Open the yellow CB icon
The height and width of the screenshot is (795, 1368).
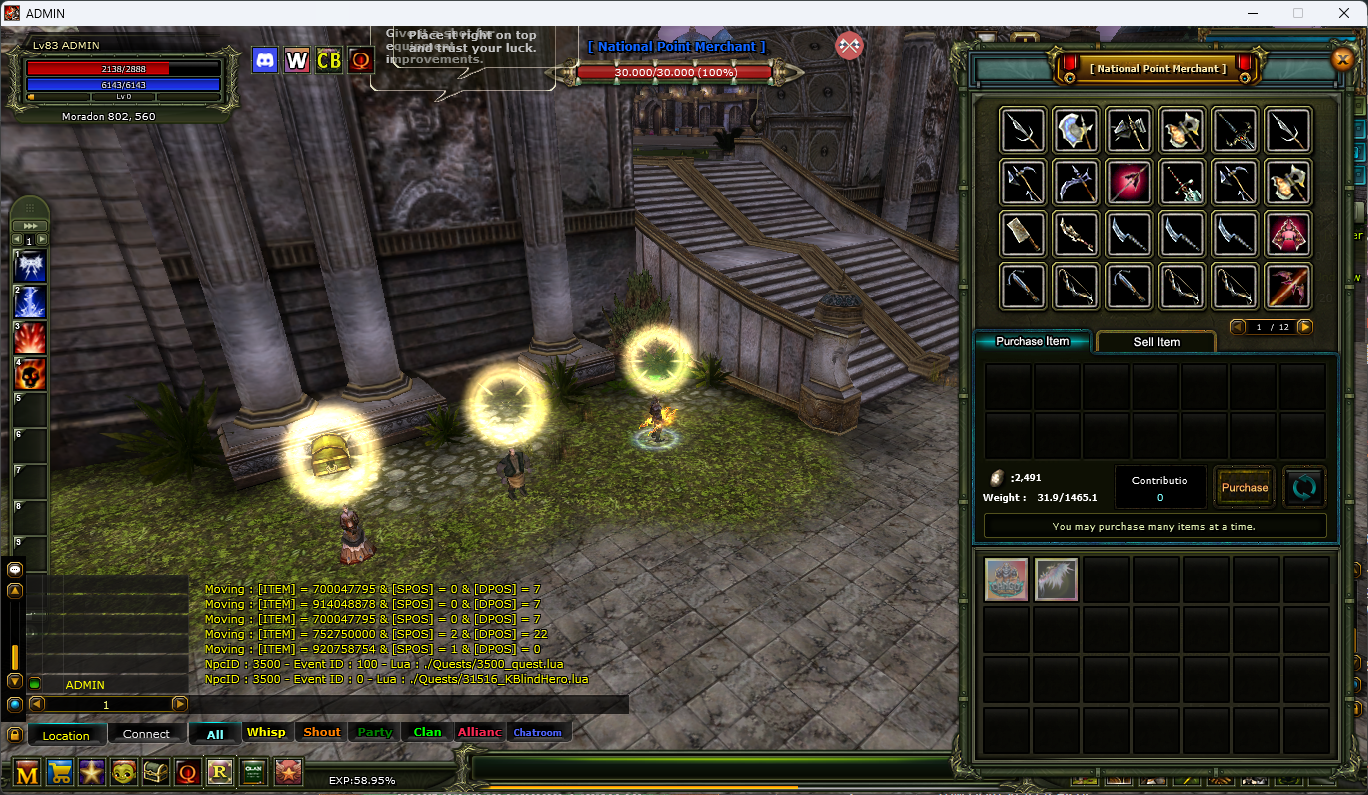pyautogui.click(x=329, y=60)
